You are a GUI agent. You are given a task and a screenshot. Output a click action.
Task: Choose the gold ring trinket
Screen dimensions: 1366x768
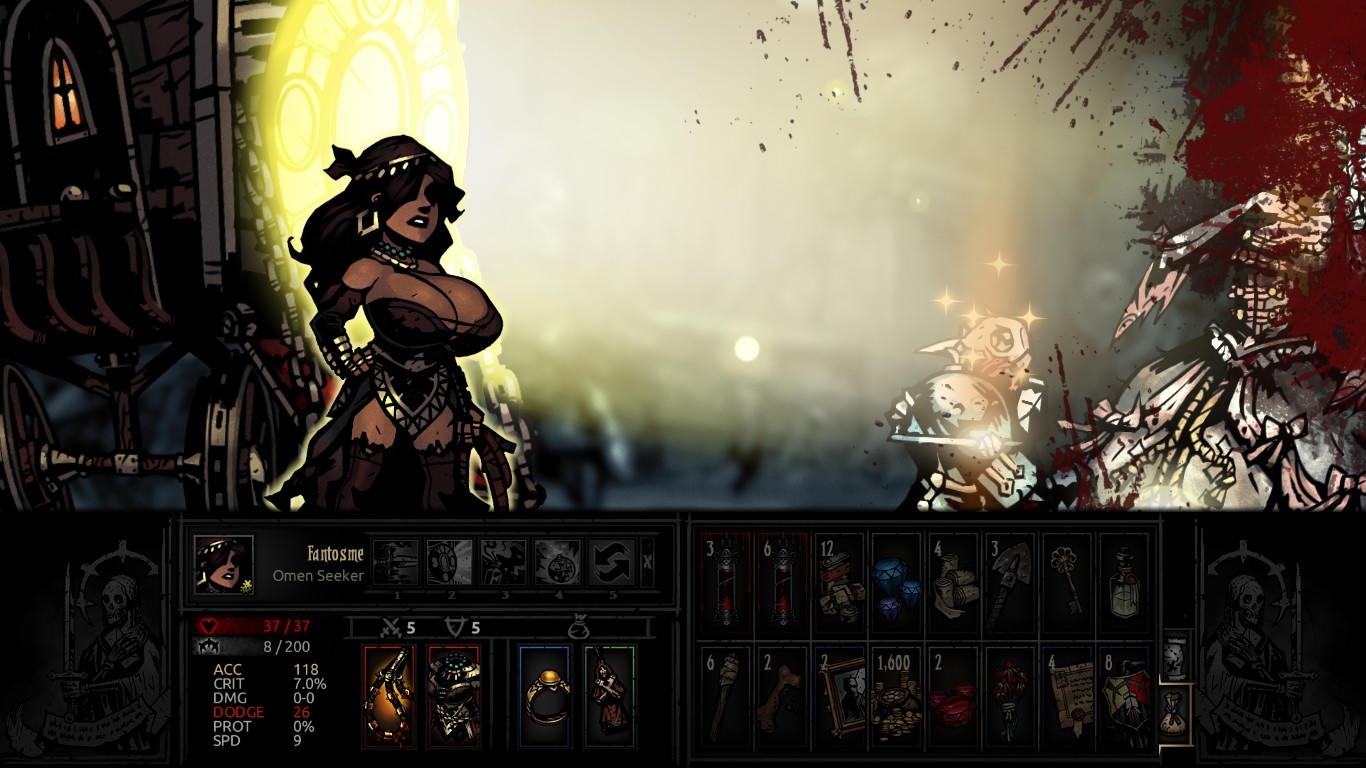coord(544,697)
